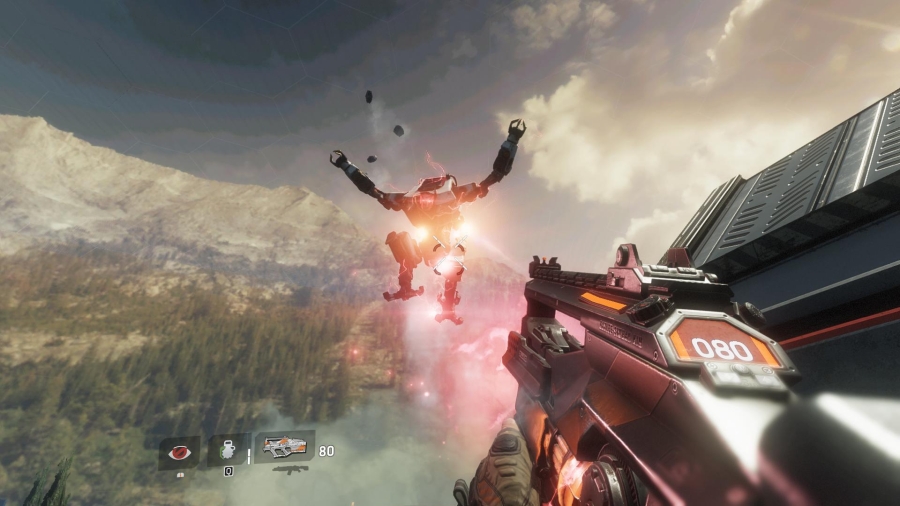The width and height of the screenshot is (900, 506).
Task: Select the frag grenade ordnance icon
Action: pos(229,449)
